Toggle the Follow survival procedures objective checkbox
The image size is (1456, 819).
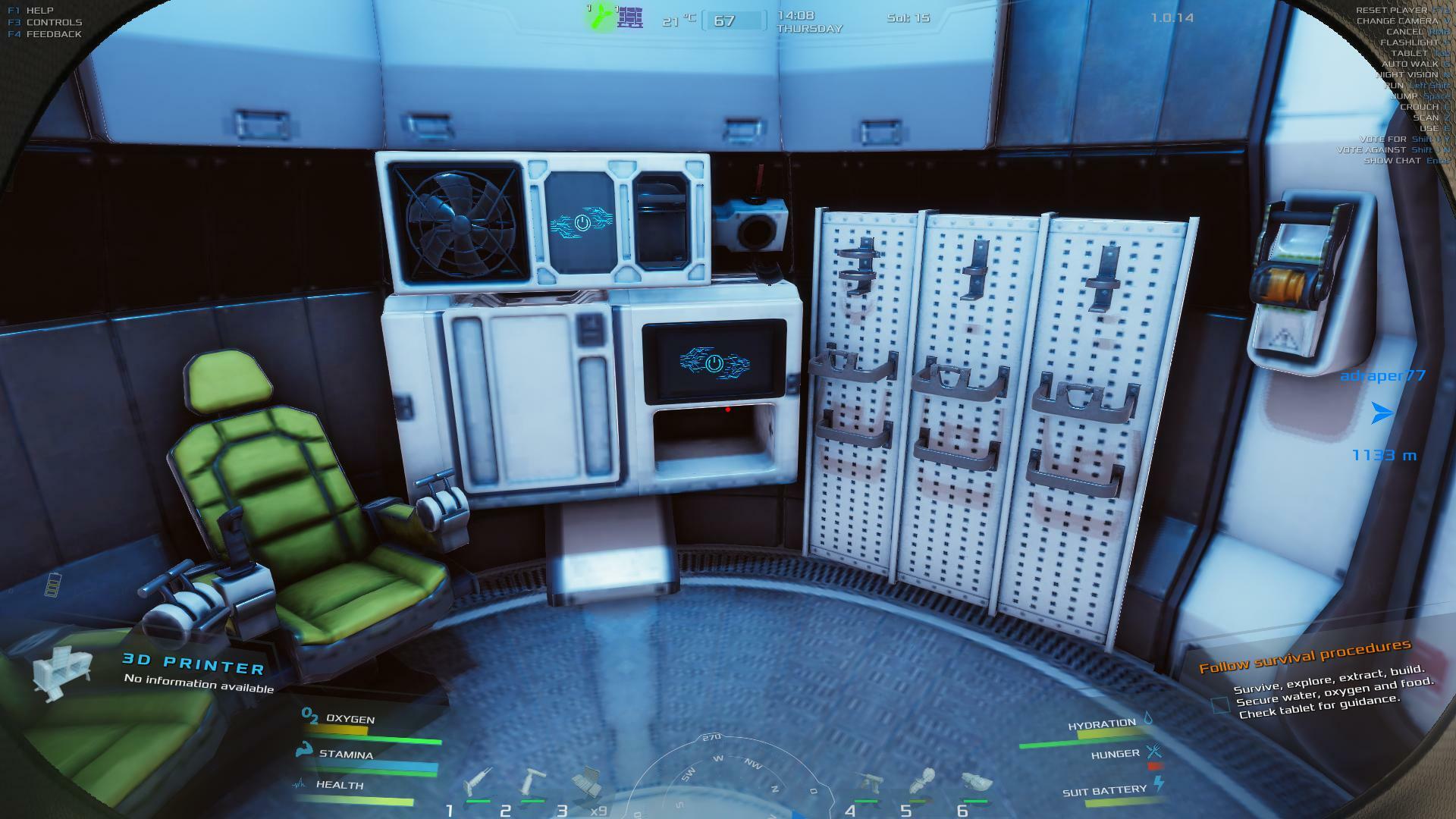1220,705
